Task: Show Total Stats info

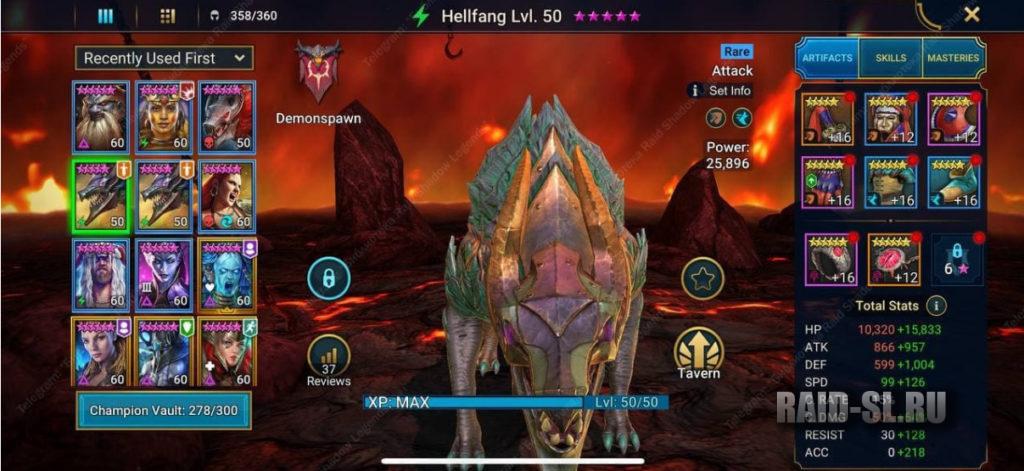Action: [936, 306]
